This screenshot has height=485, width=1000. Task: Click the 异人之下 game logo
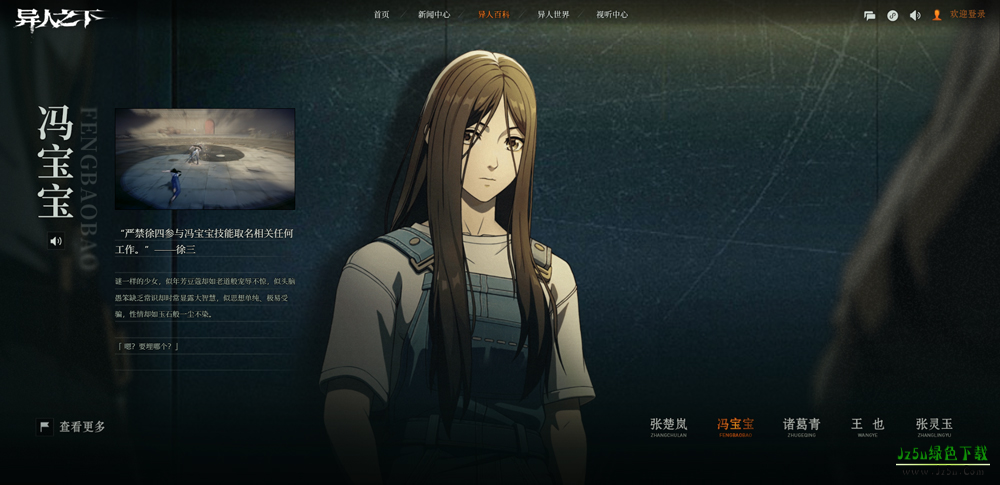(60, 19)
